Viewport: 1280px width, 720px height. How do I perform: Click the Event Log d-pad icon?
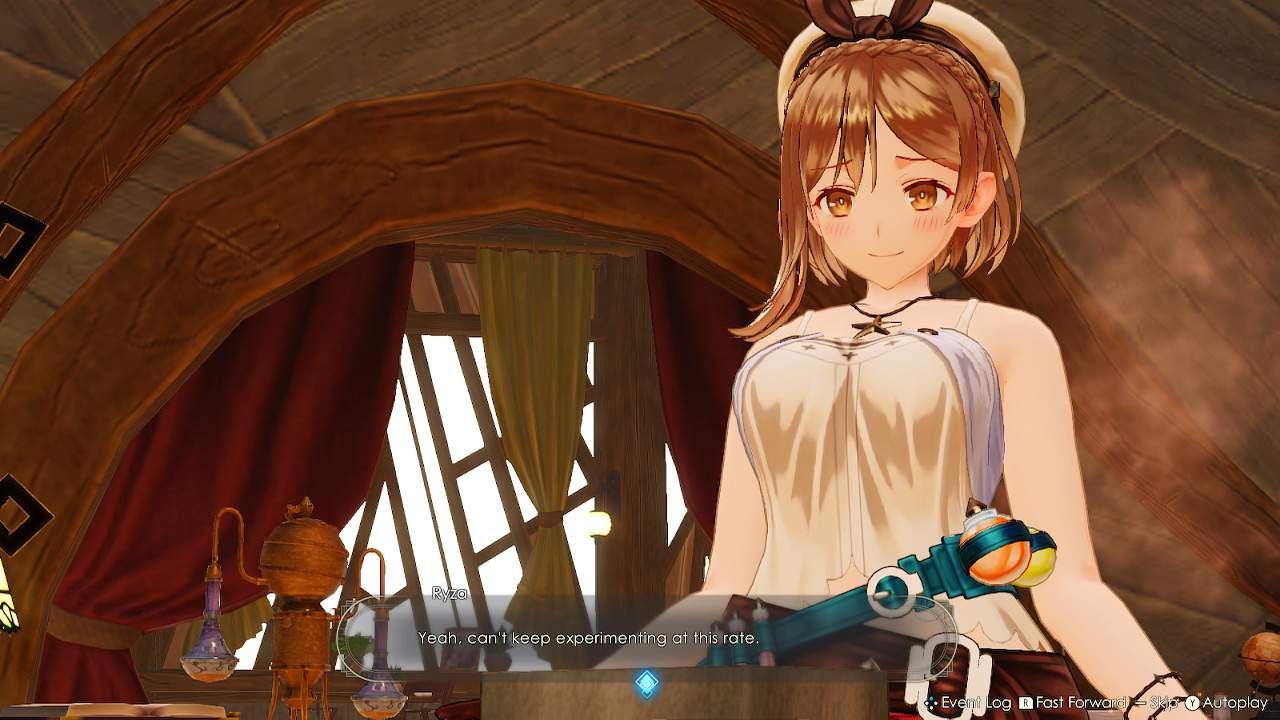[929, 701]
